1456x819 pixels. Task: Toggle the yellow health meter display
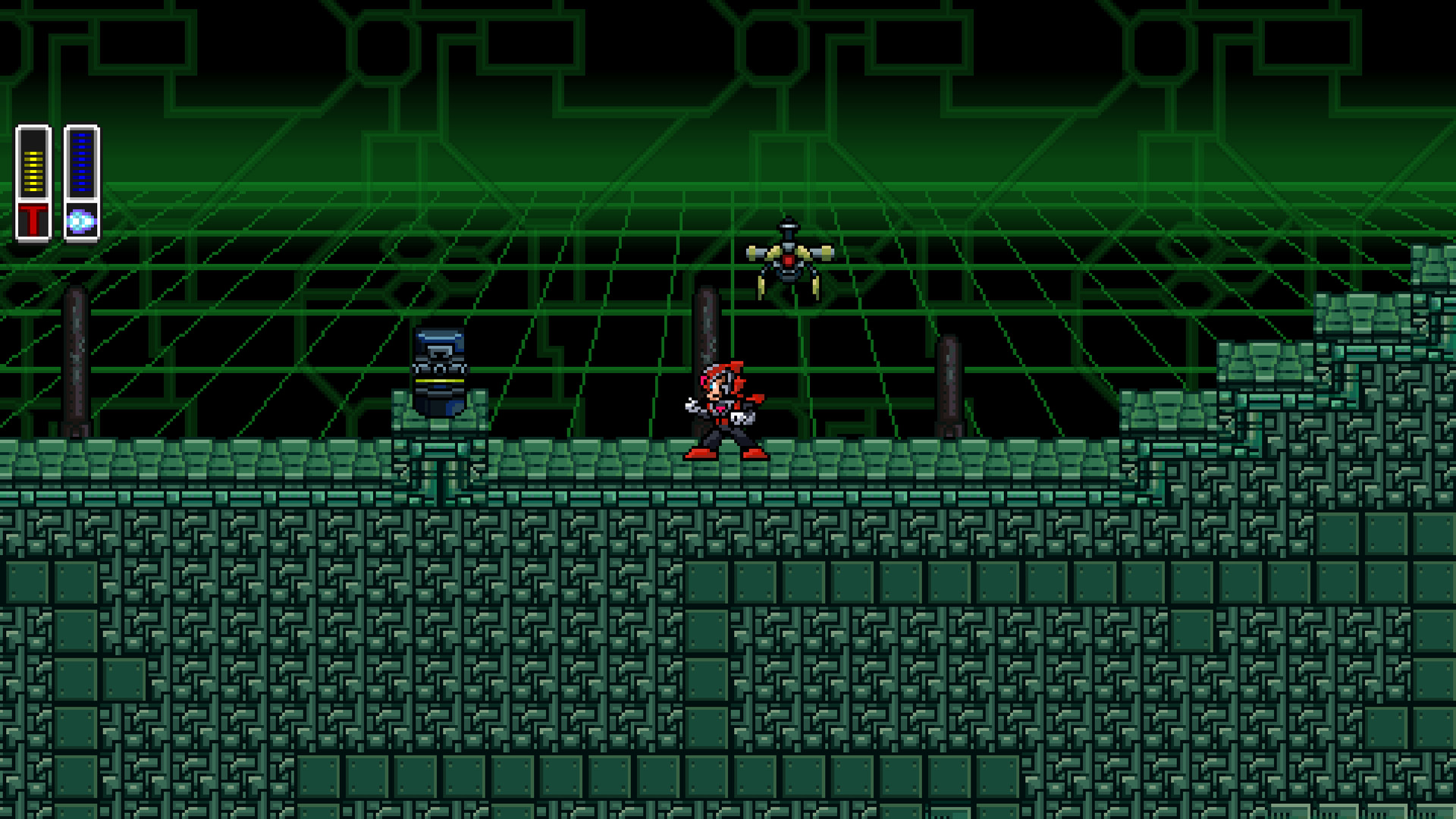click(x=33, y=171)
